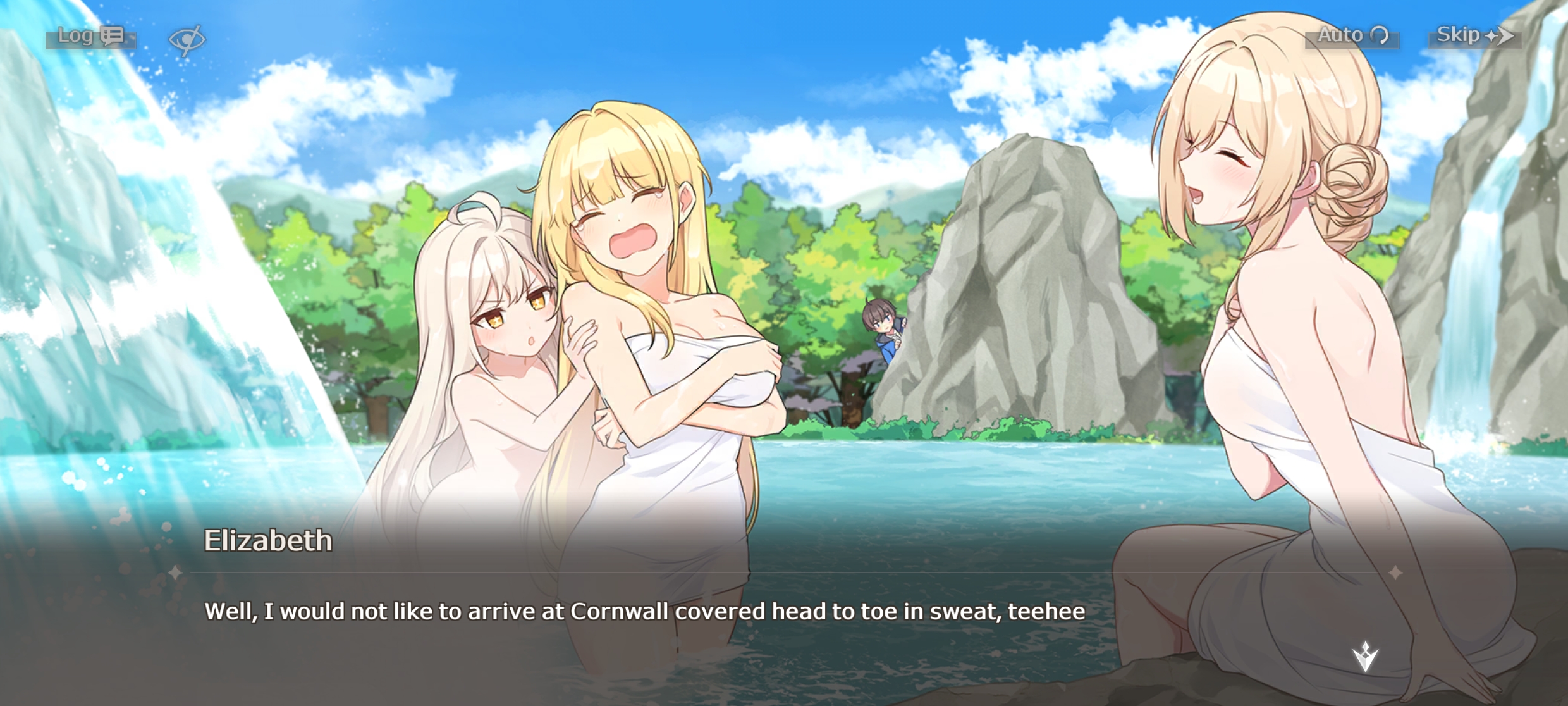Hide the dialogue interface with eye icon
The width and height of the screenshot is (1568, 706).
tap(187, 39)
